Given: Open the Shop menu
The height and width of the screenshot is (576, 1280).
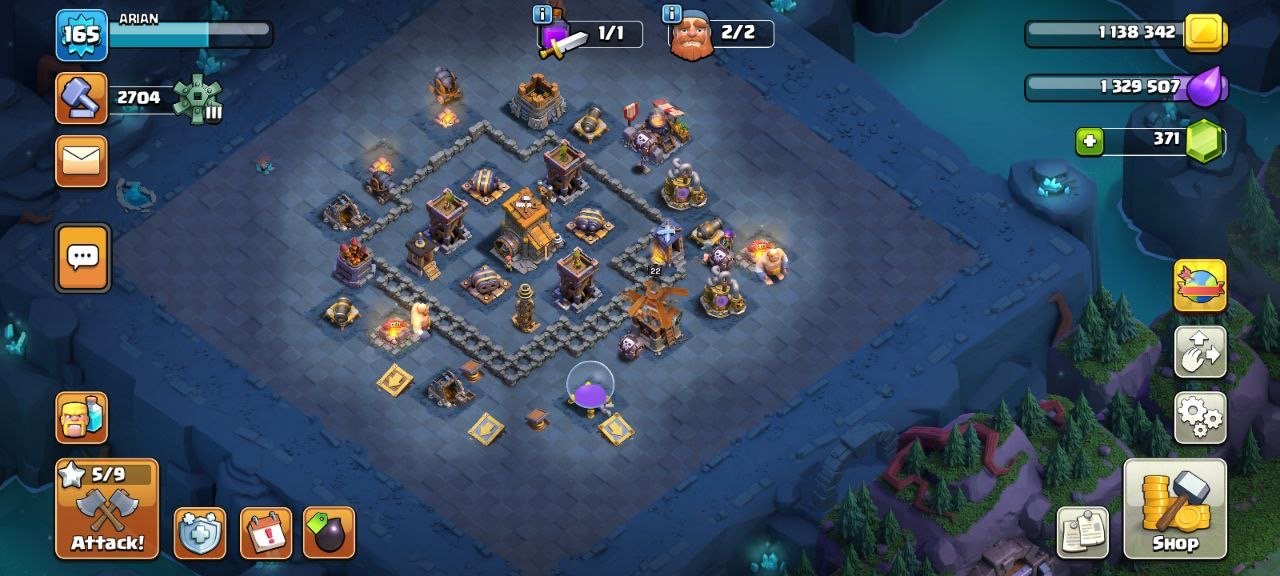Looking at the screenshot, I should tap(1175, 508).
